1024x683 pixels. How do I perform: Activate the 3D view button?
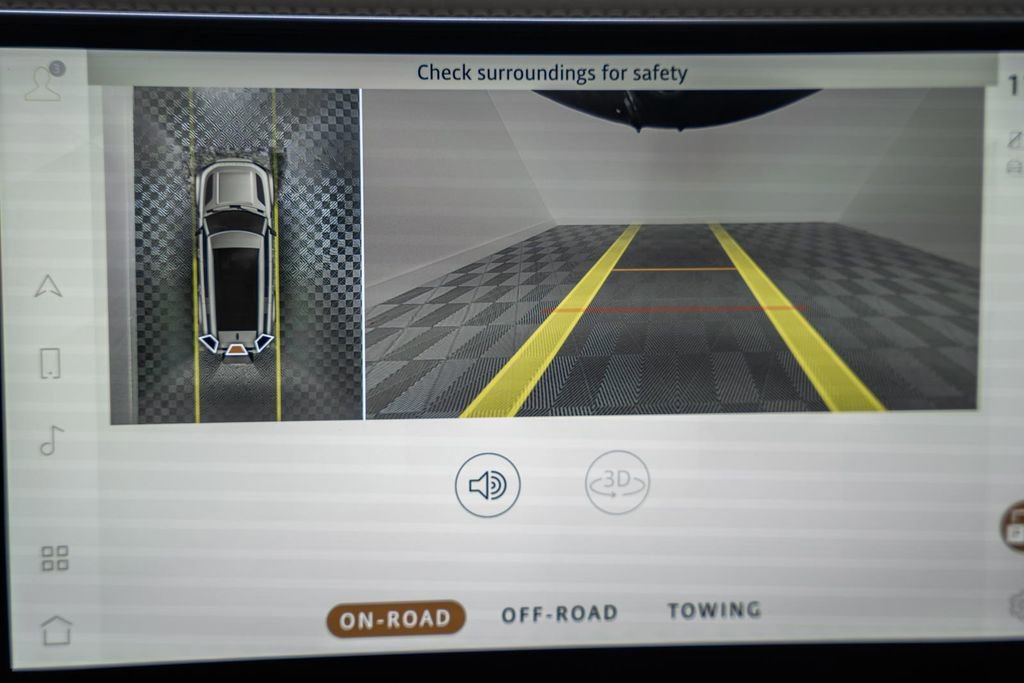(x=617, y=482)
